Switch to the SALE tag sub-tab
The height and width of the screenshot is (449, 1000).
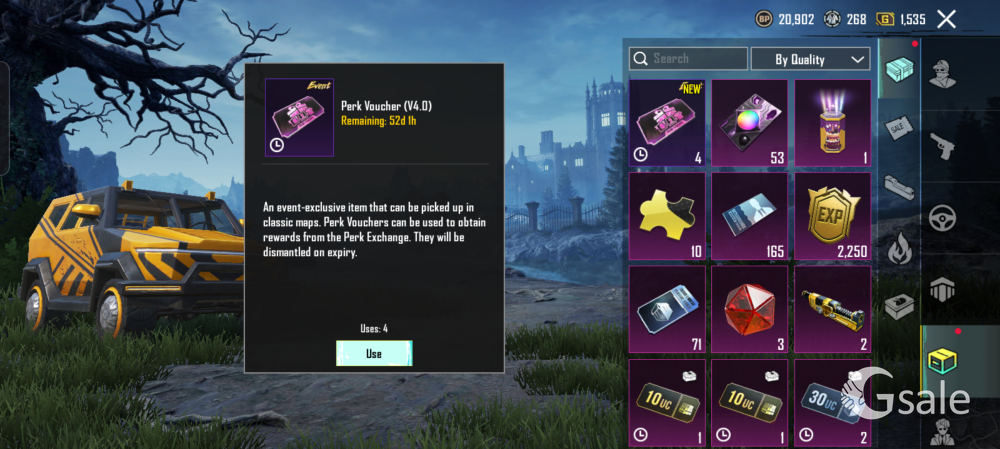pyautogui.click(x=898, y=127)
